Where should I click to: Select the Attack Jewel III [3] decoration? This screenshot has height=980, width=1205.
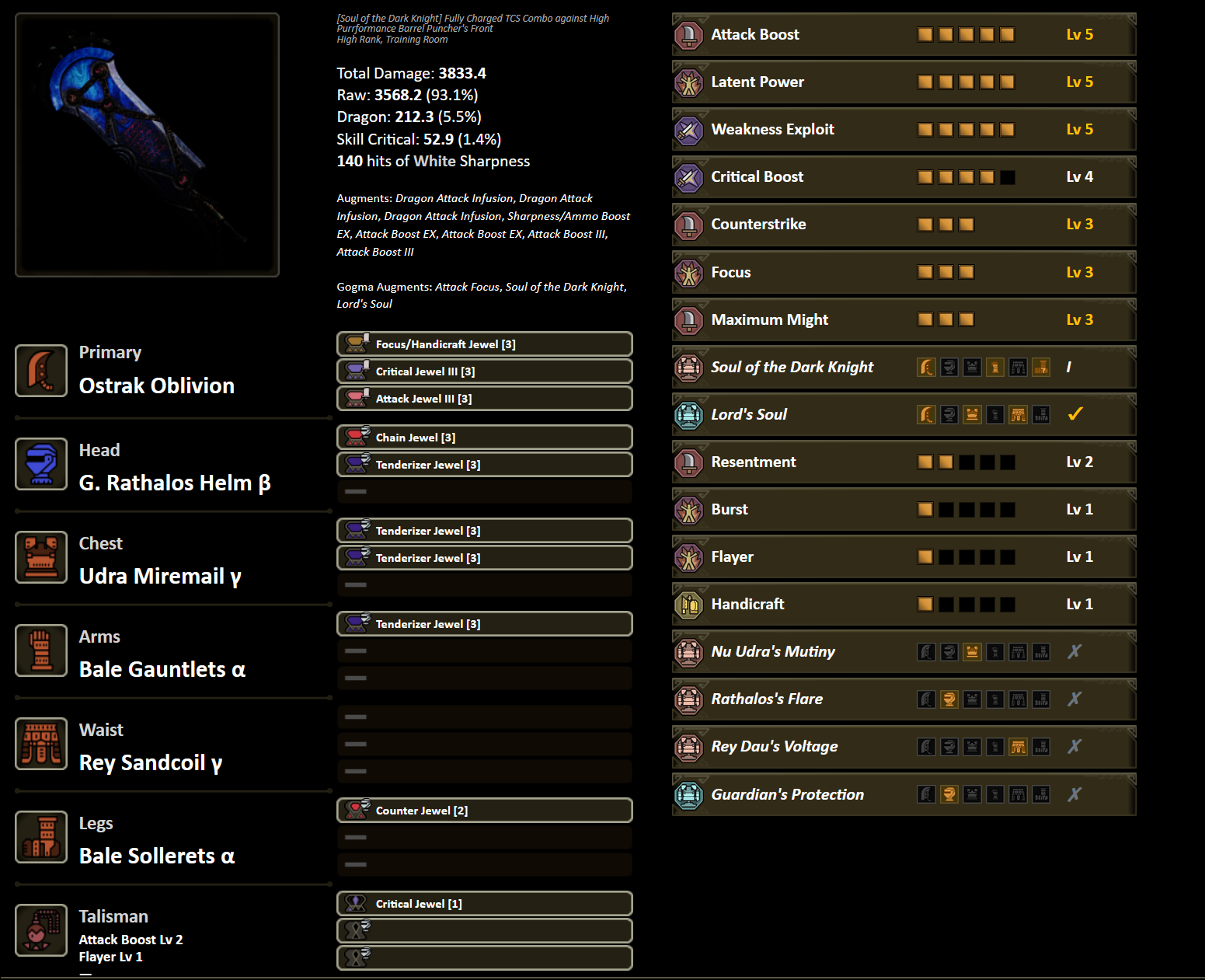click(x=484, y=399)
